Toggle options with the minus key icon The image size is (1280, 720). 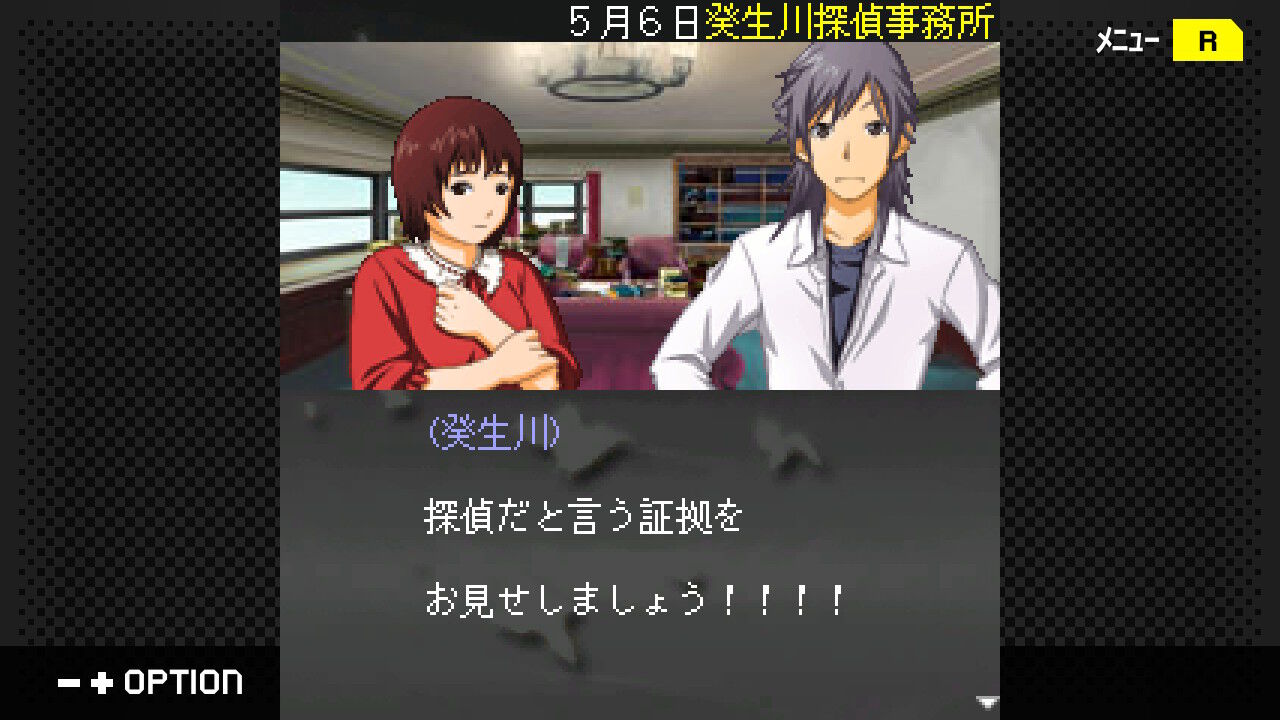(x=69, y=682)
